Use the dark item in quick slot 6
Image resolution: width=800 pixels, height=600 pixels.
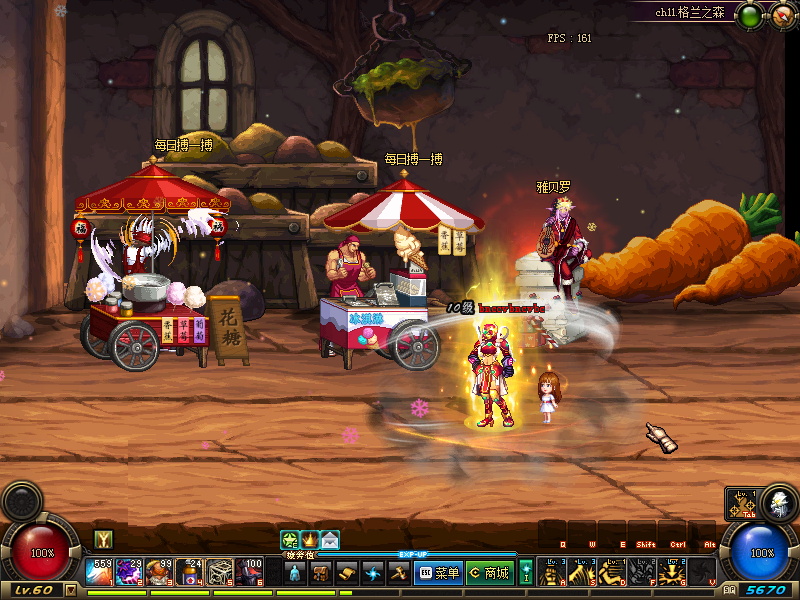[x=250, y=572]
